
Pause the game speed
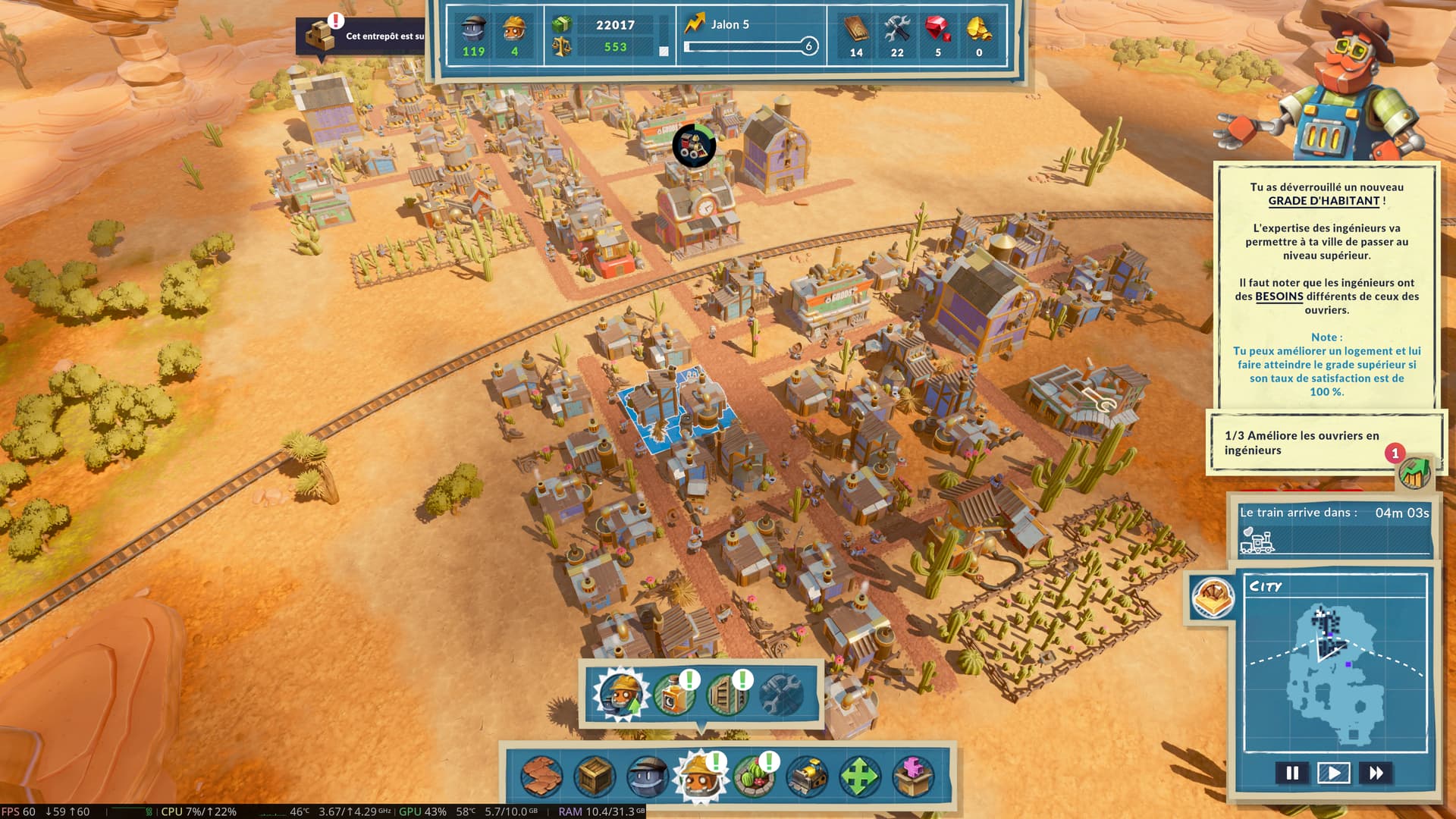tap(1292, 773)
